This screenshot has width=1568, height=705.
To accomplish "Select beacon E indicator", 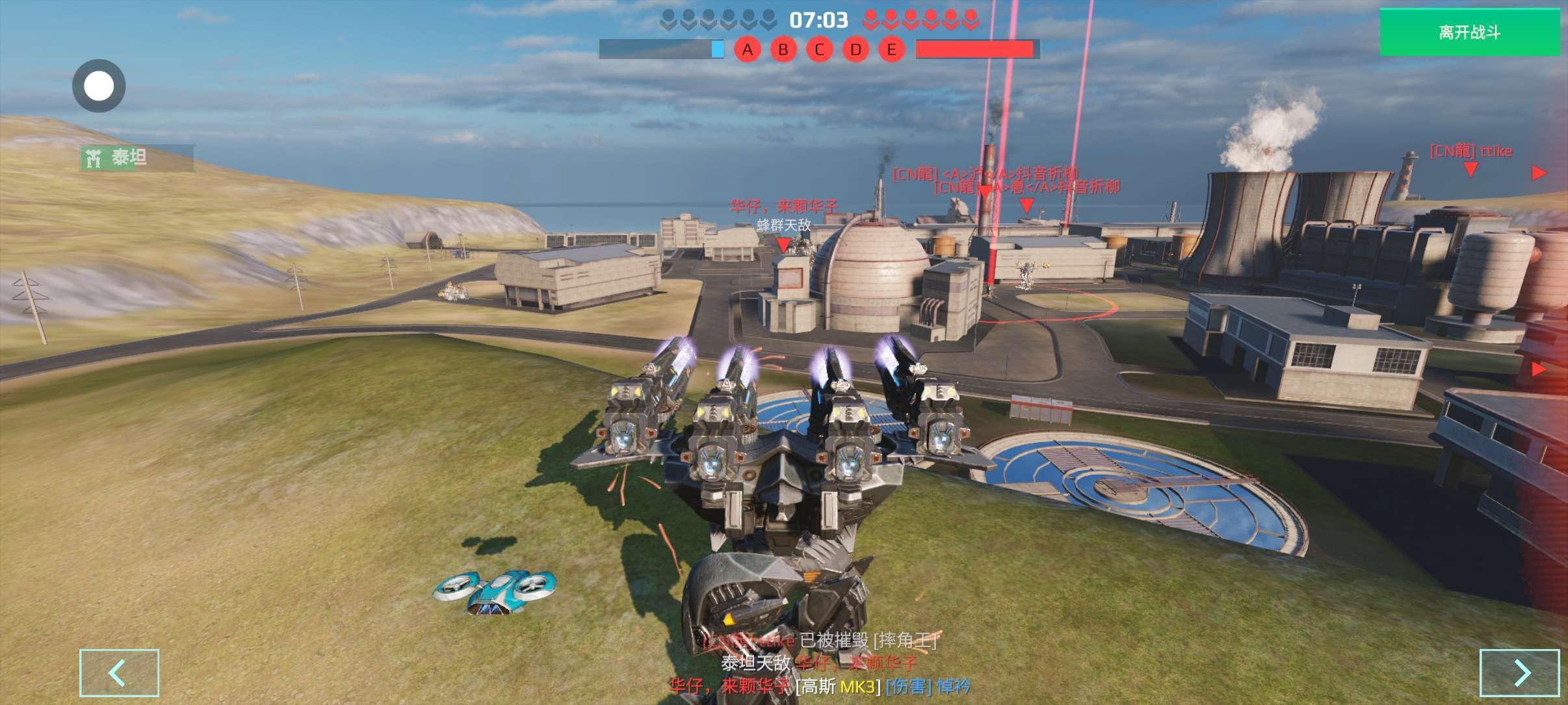I will [x=891, y=49].
